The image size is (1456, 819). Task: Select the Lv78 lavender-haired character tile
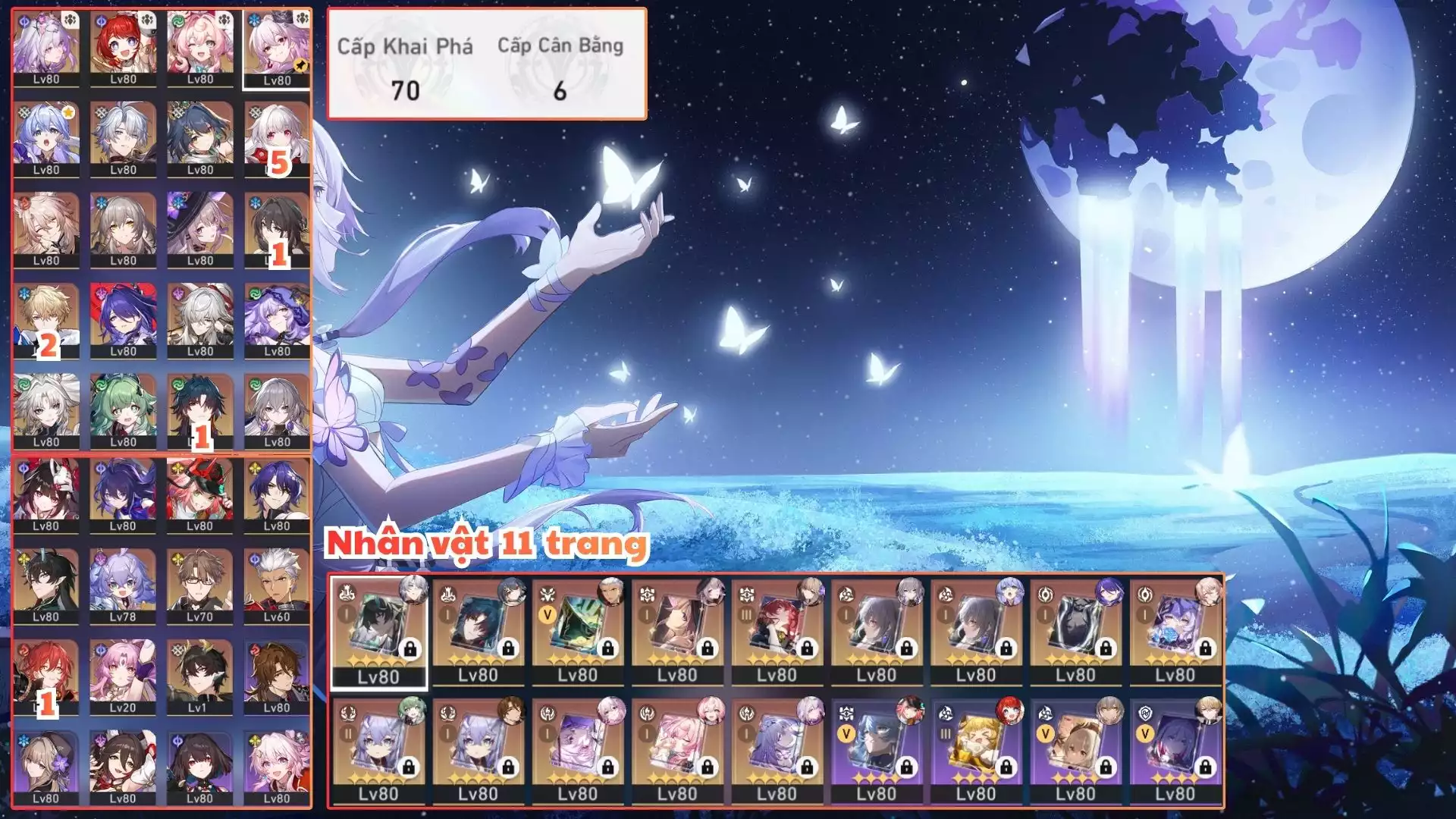[x=123, y=585]
